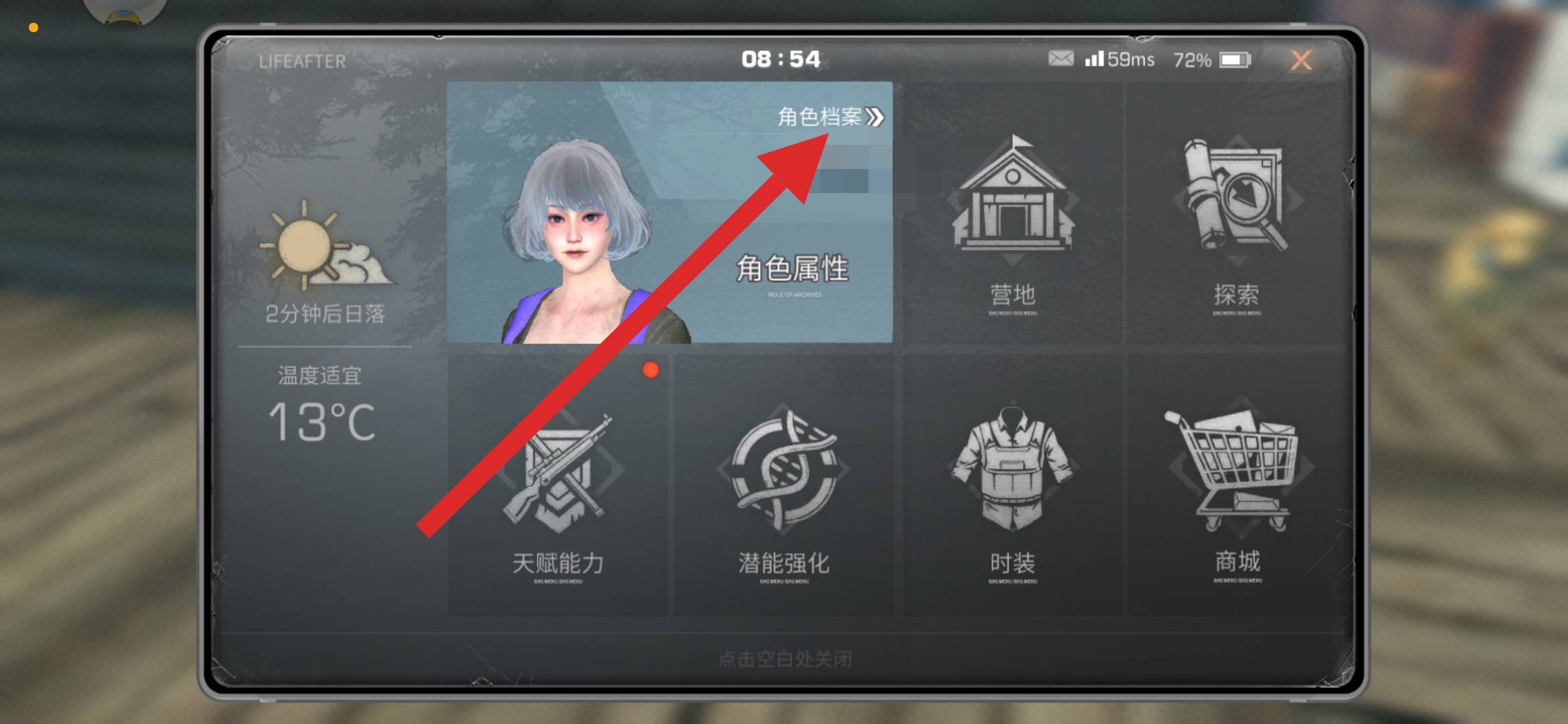Click the signal strength bars icon
This screenshot has height=724, width=1568.
pyautogui.click(x=1094, y=59)
